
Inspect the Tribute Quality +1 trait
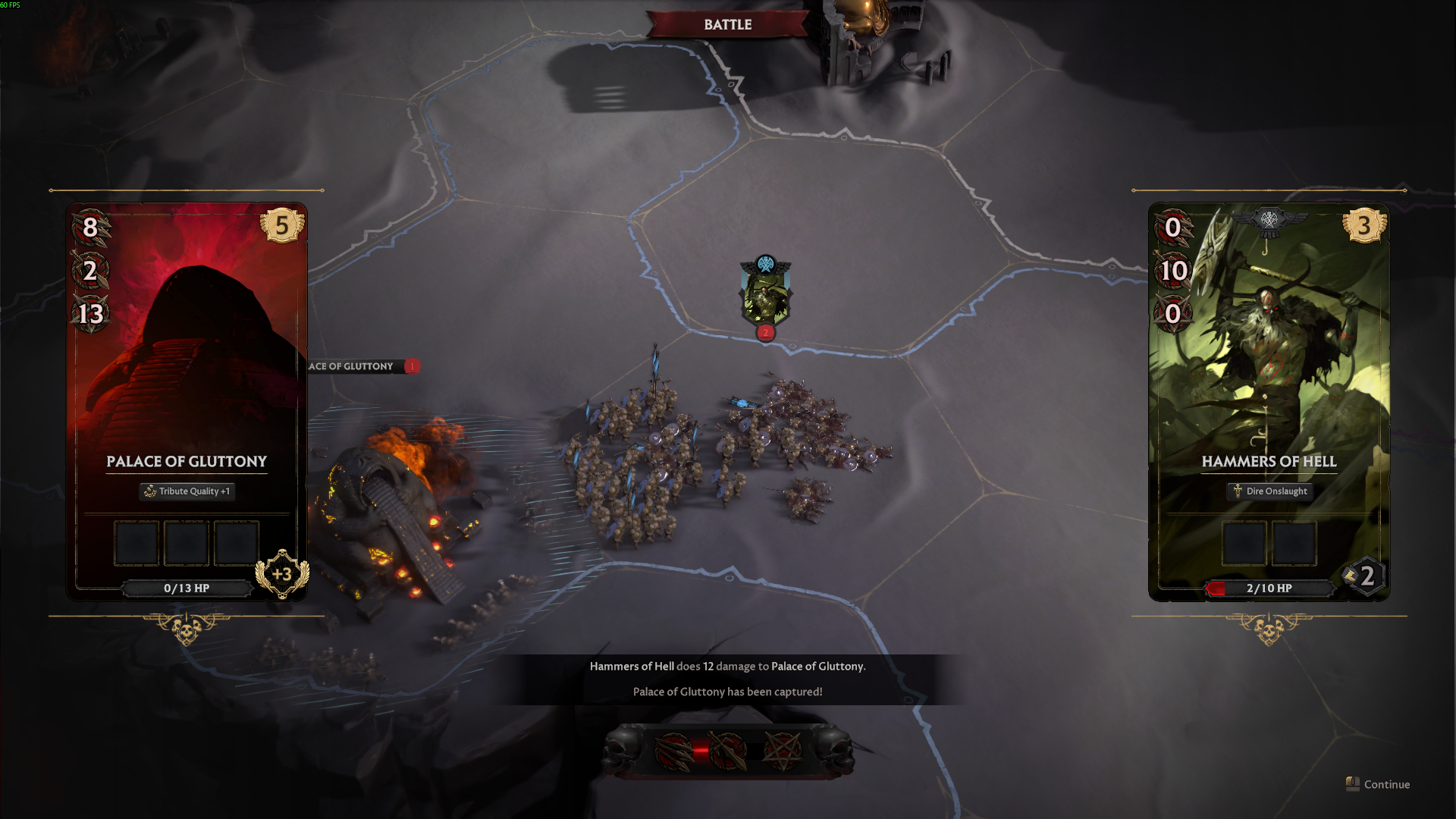(187, 491)
